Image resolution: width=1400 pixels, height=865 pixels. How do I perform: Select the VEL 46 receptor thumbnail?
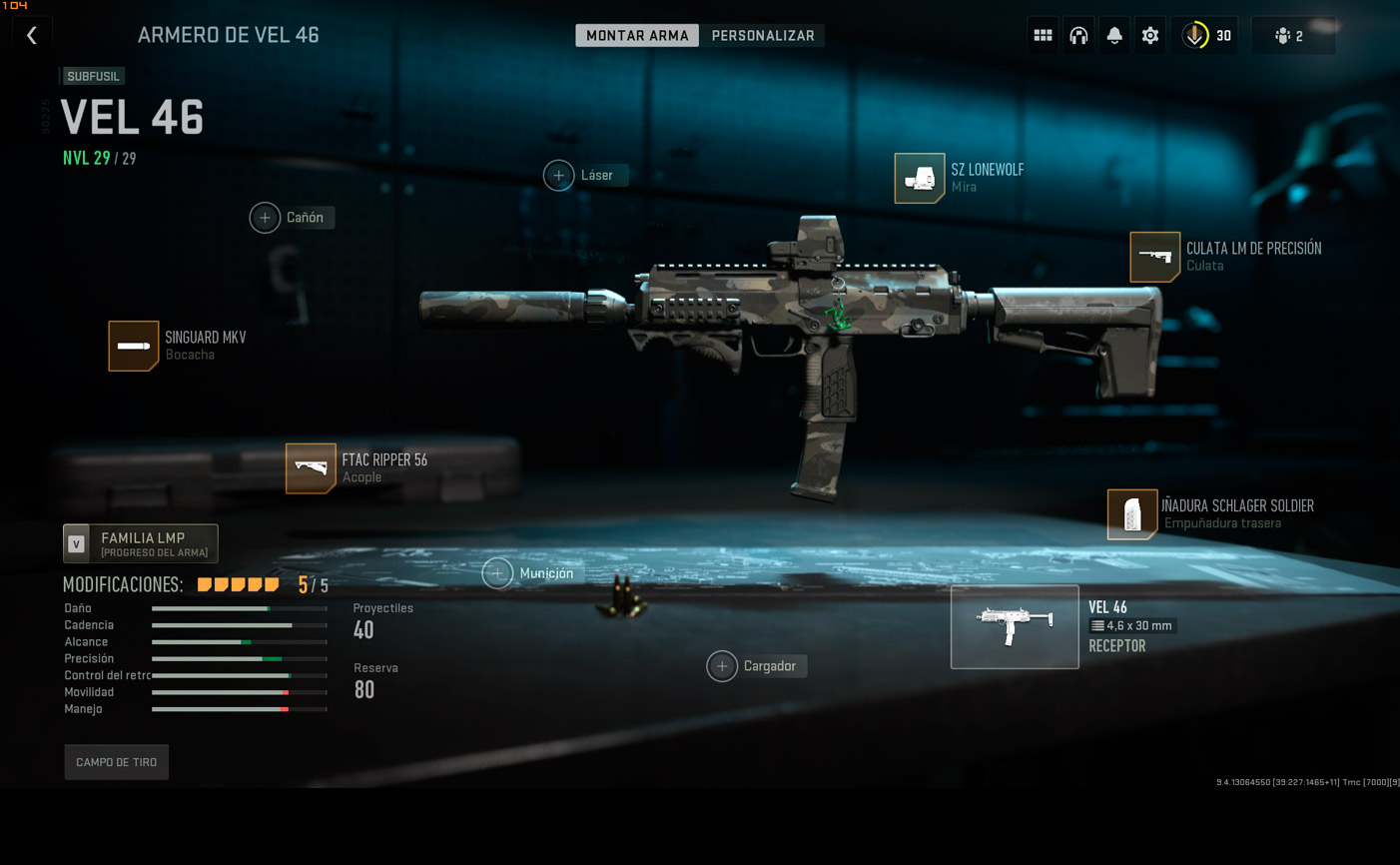click(x=1015, y=626)
